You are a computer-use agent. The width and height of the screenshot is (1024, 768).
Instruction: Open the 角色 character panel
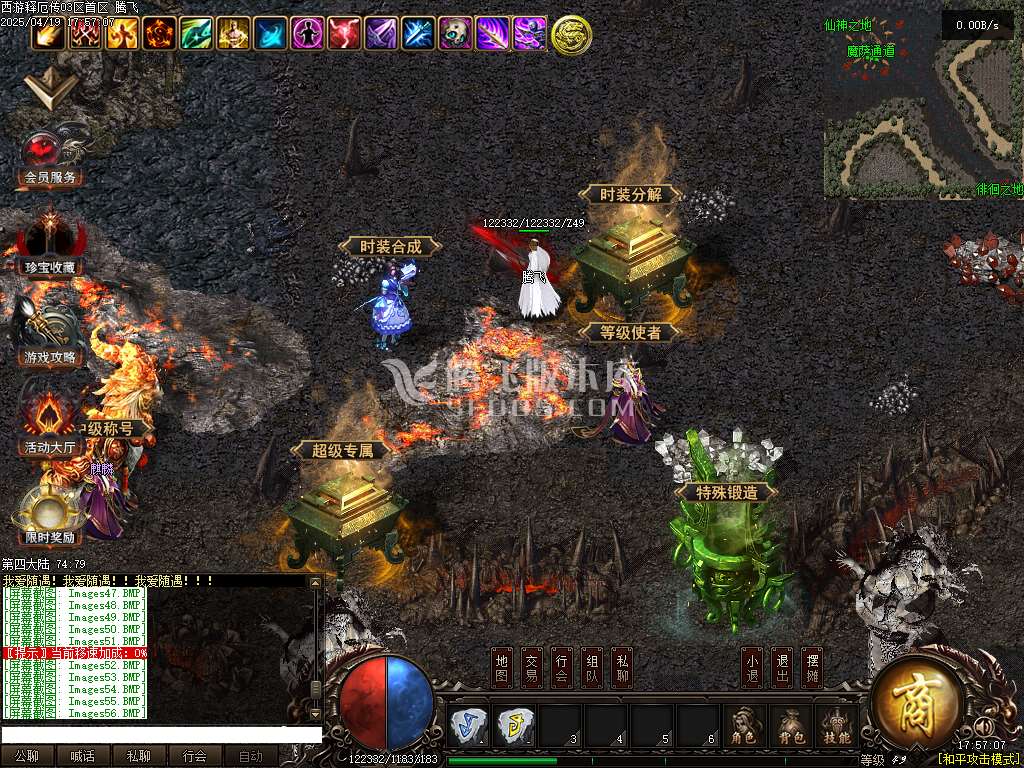pos(743,727)
